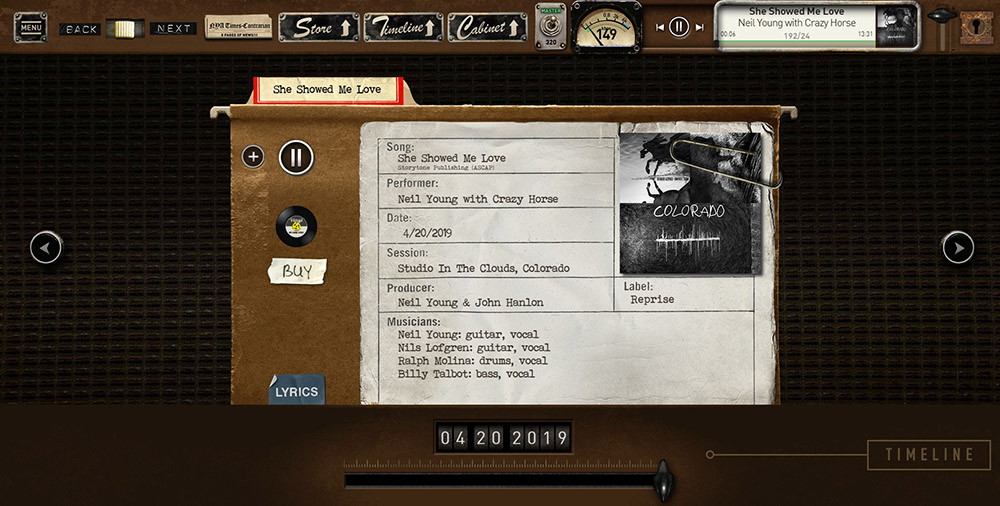This screenshot has width=1000, height=506.
Task: Pause the song on the info card
Action: (x=296, y=157)
